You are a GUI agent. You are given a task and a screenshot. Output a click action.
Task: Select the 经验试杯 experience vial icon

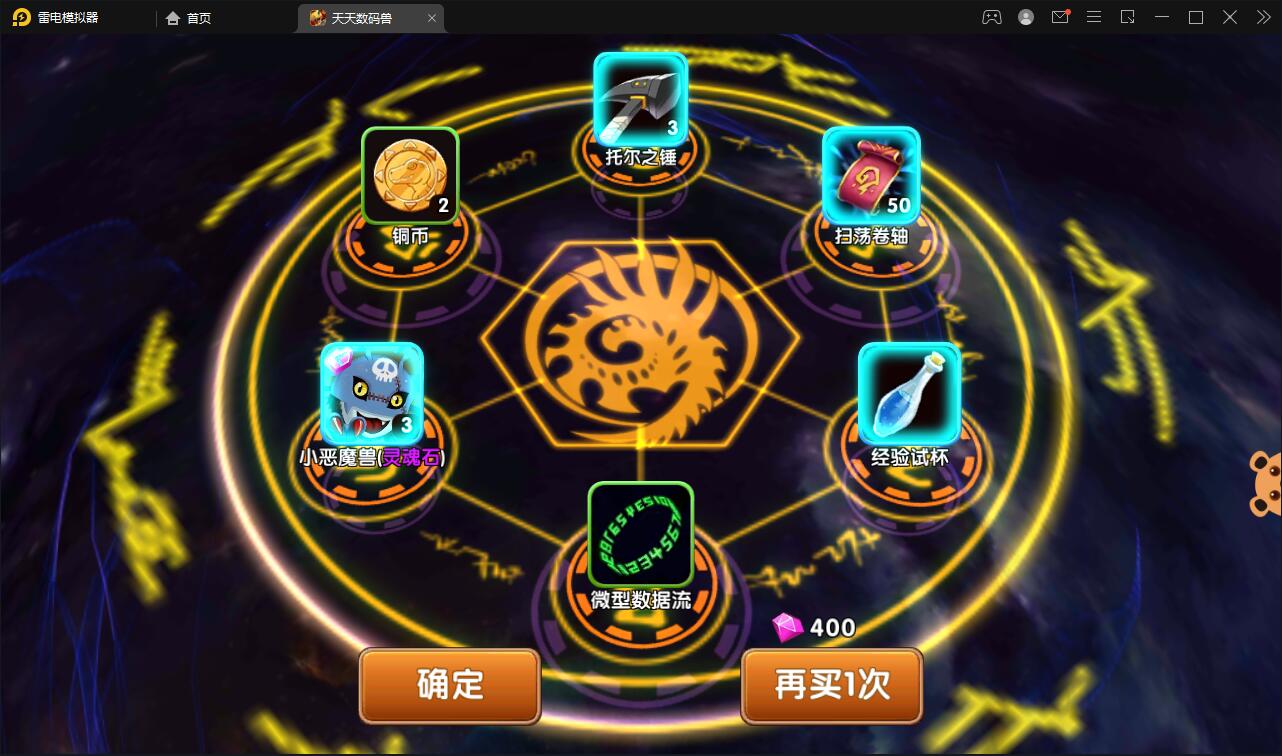pyautogui.click(x=909, y=394)
